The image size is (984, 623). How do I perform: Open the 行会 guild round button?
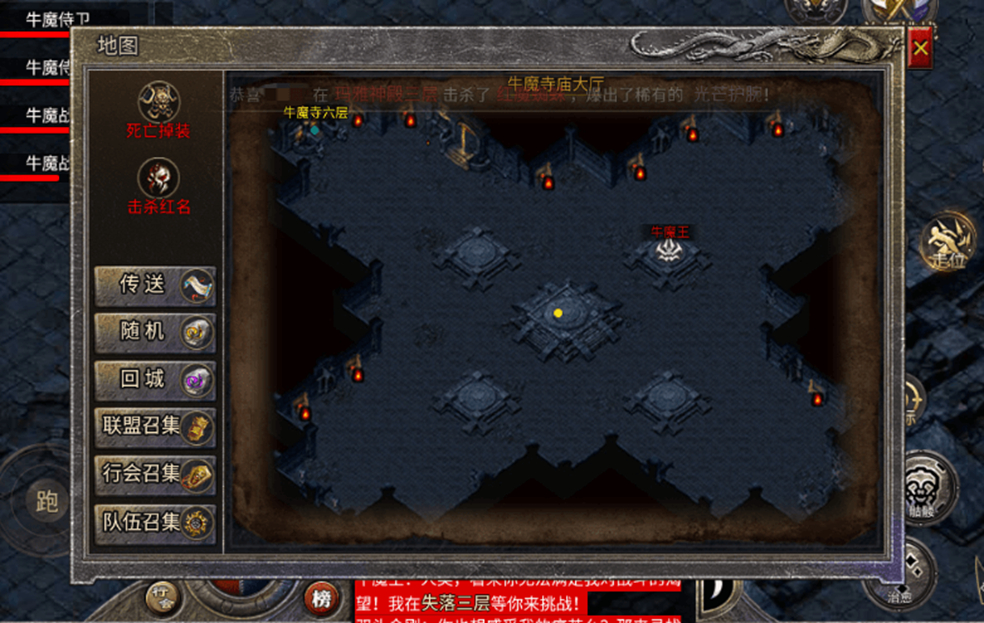(x=162, y=597)
